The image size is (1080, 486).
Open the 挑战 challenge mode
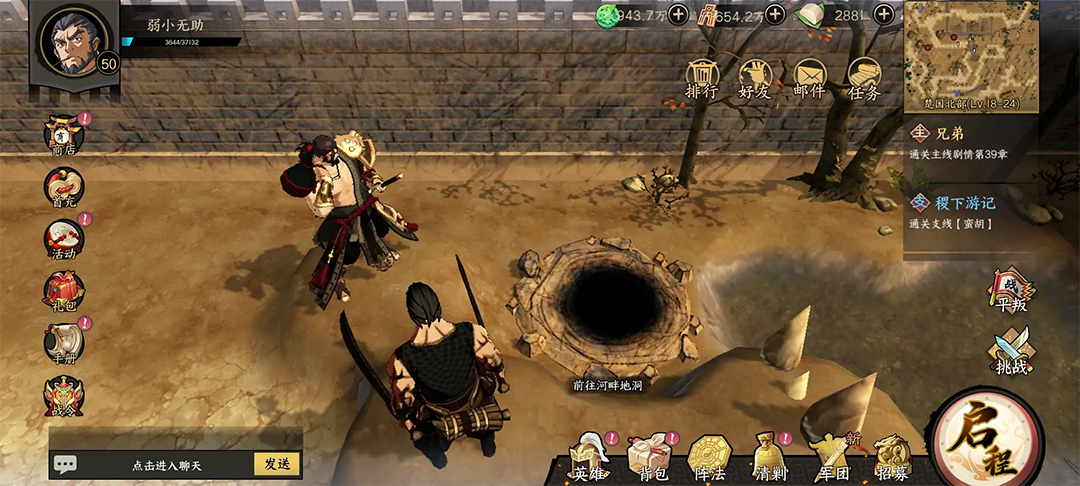pos(1010,354)
